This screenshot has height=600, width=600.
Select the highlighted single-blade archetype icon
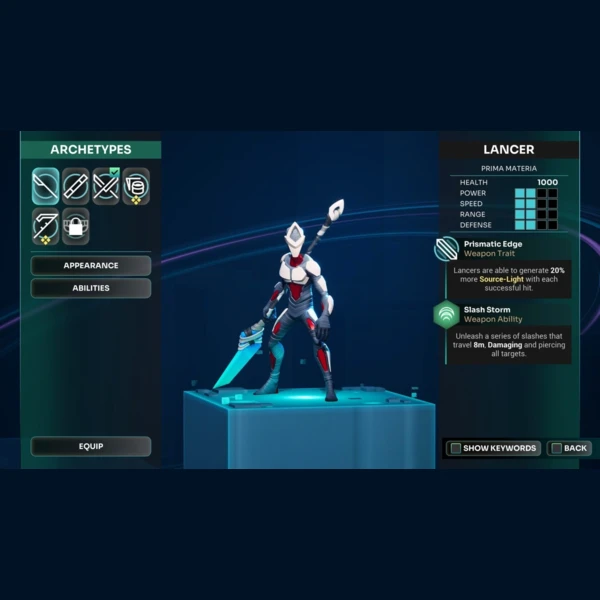click(x=46, y=186)
